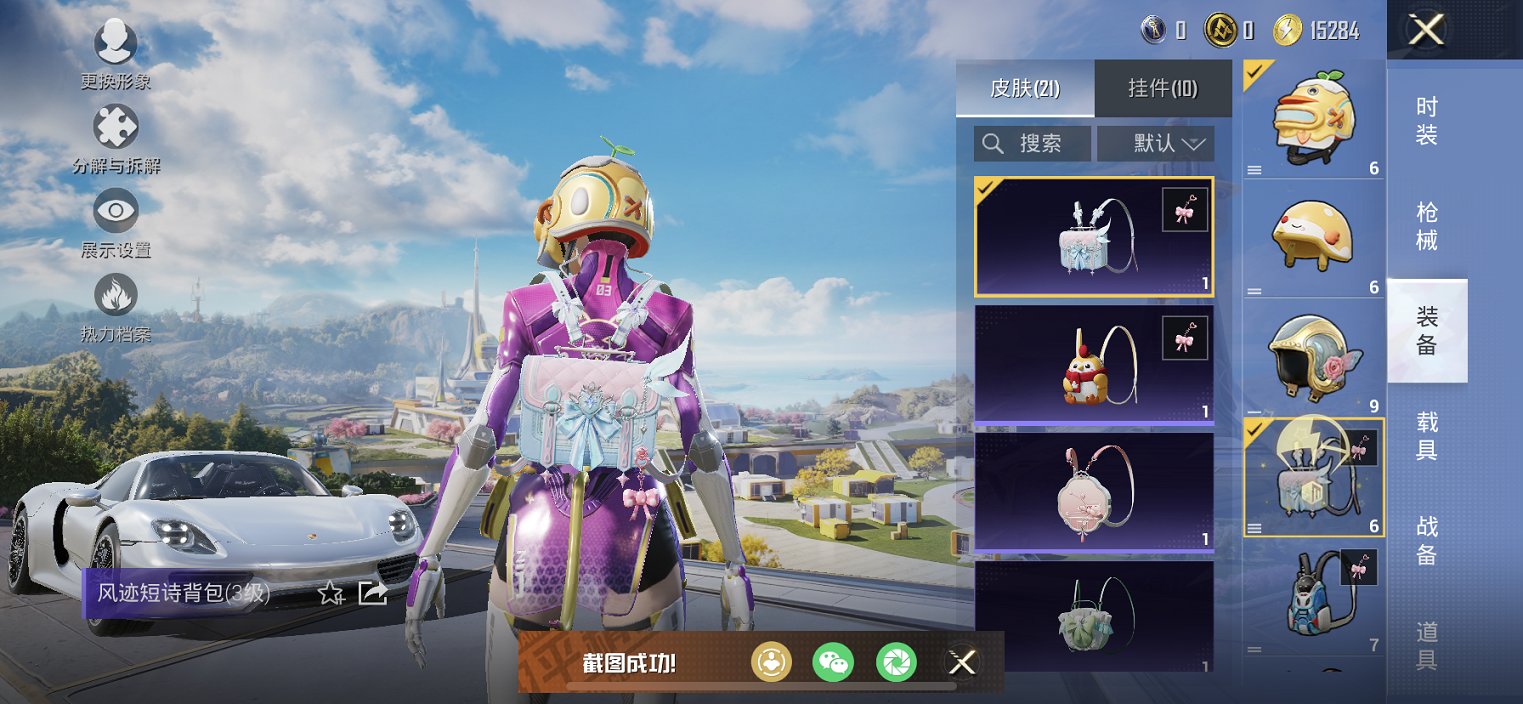Close the wardrobe screen
1523x704 pixels.
(1425, 30)
